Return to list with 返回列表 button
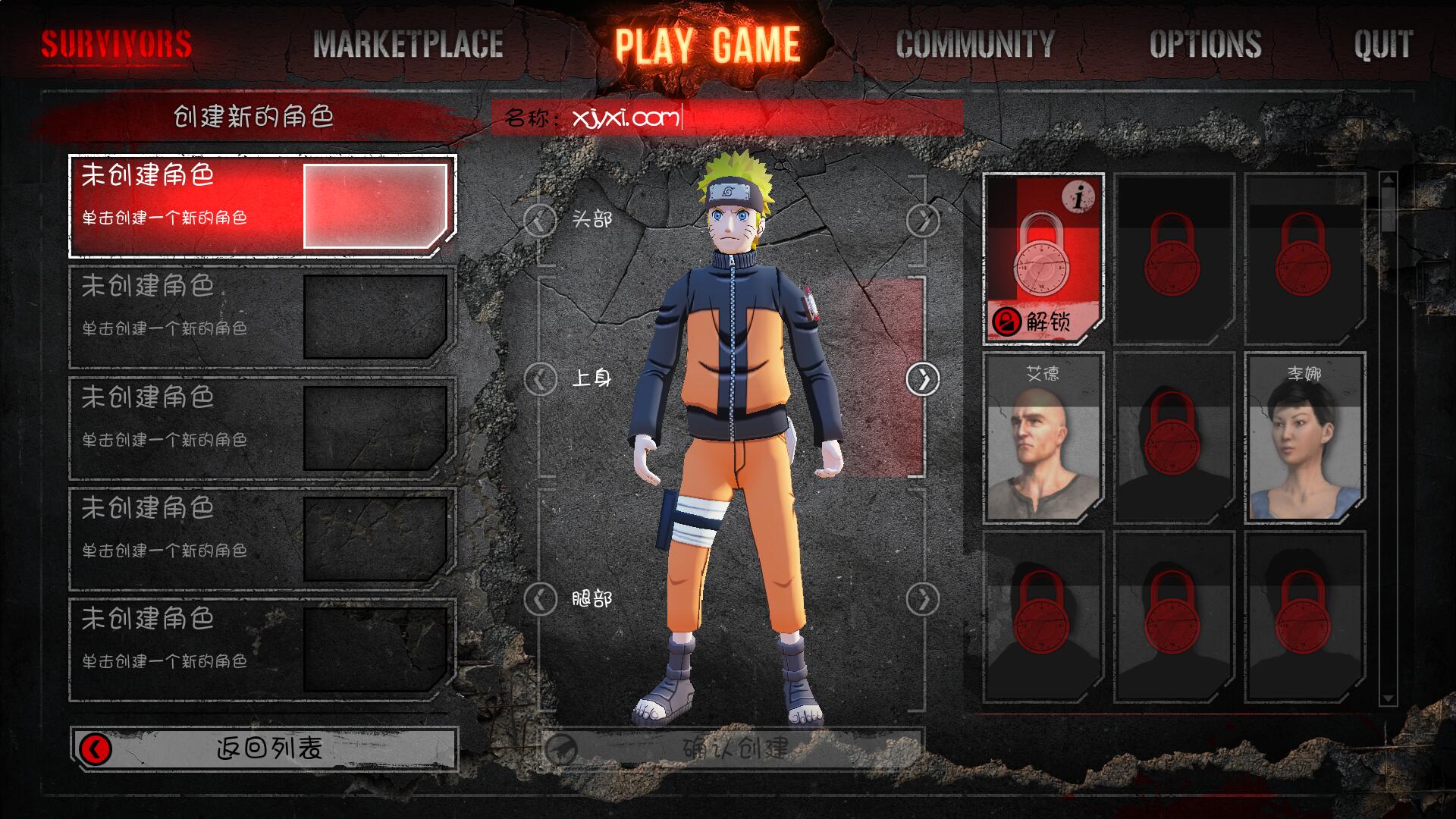Viewport: 1456px width, 819px height. pos(264,749)
